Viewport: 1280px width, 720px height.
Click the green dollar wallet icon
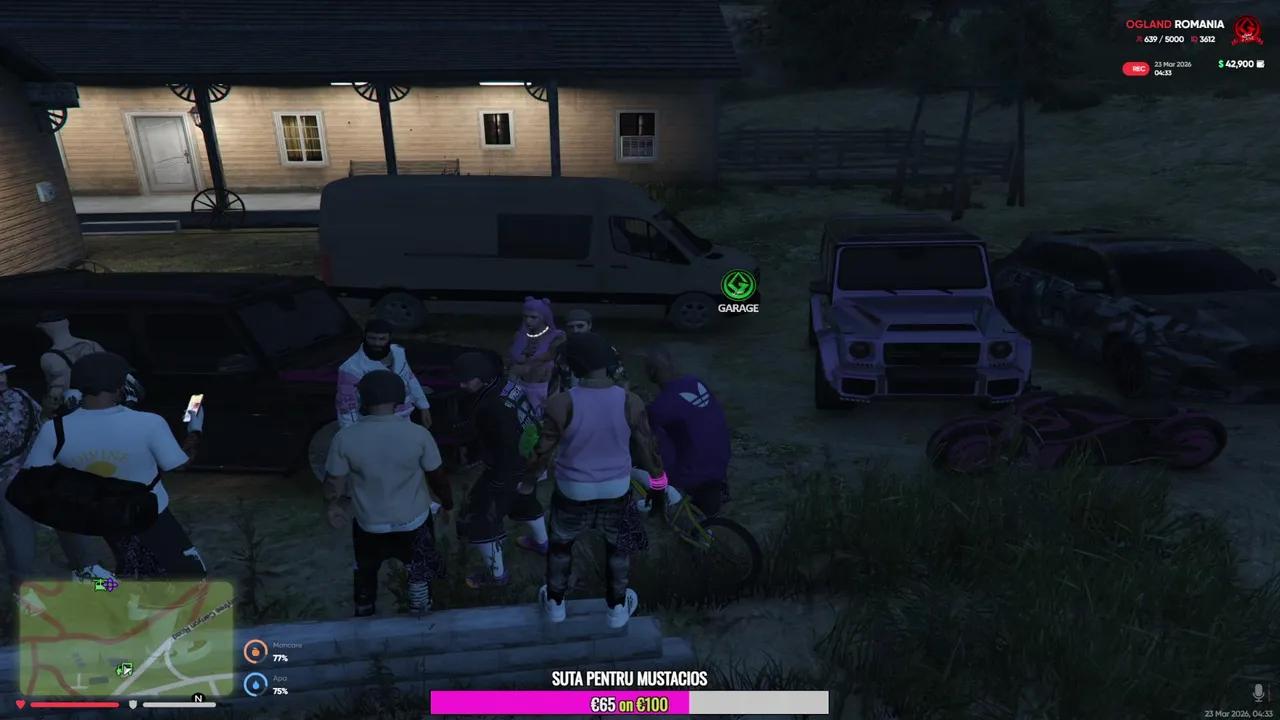point(1220,64)
